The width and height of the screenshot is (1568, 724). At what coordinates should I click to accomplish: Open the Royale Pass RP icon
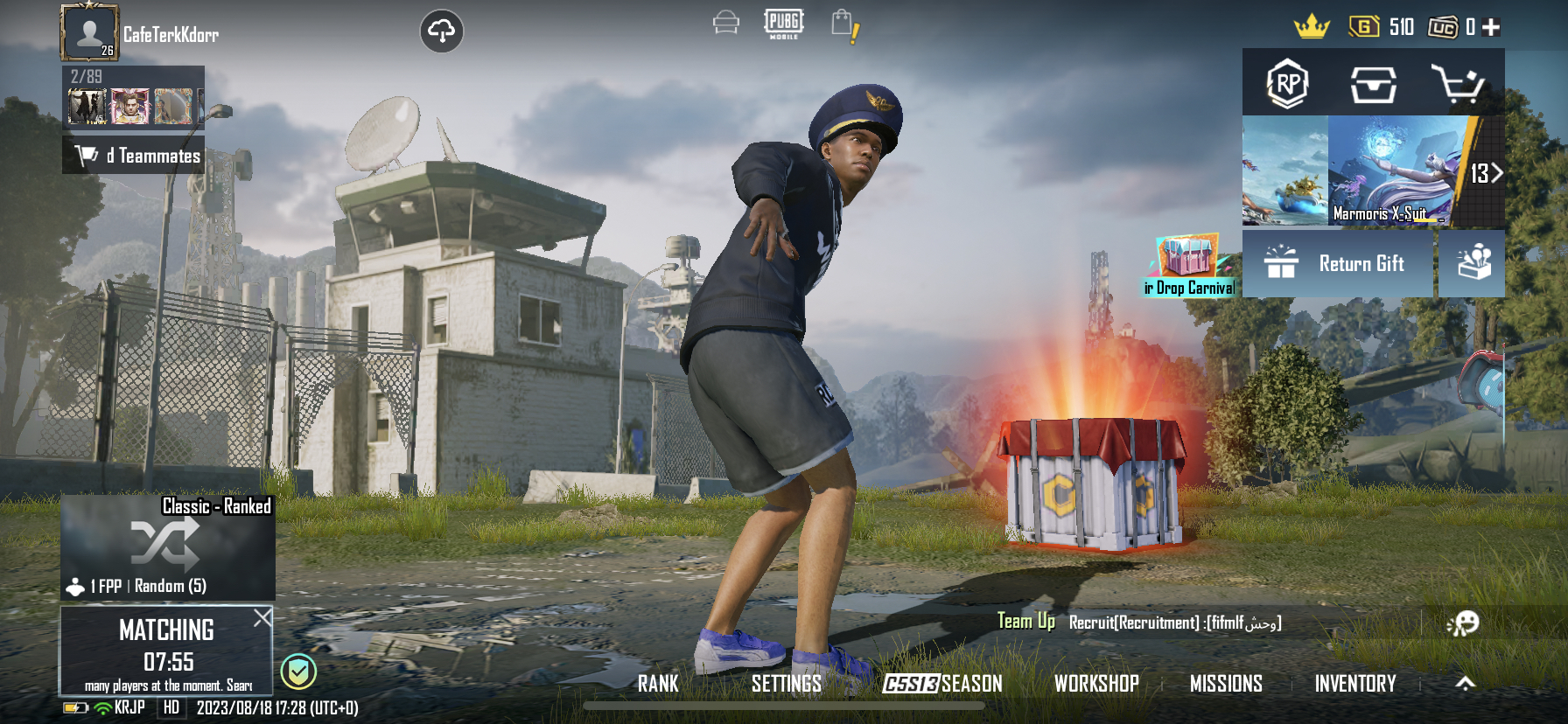[x=1287, y=84]
